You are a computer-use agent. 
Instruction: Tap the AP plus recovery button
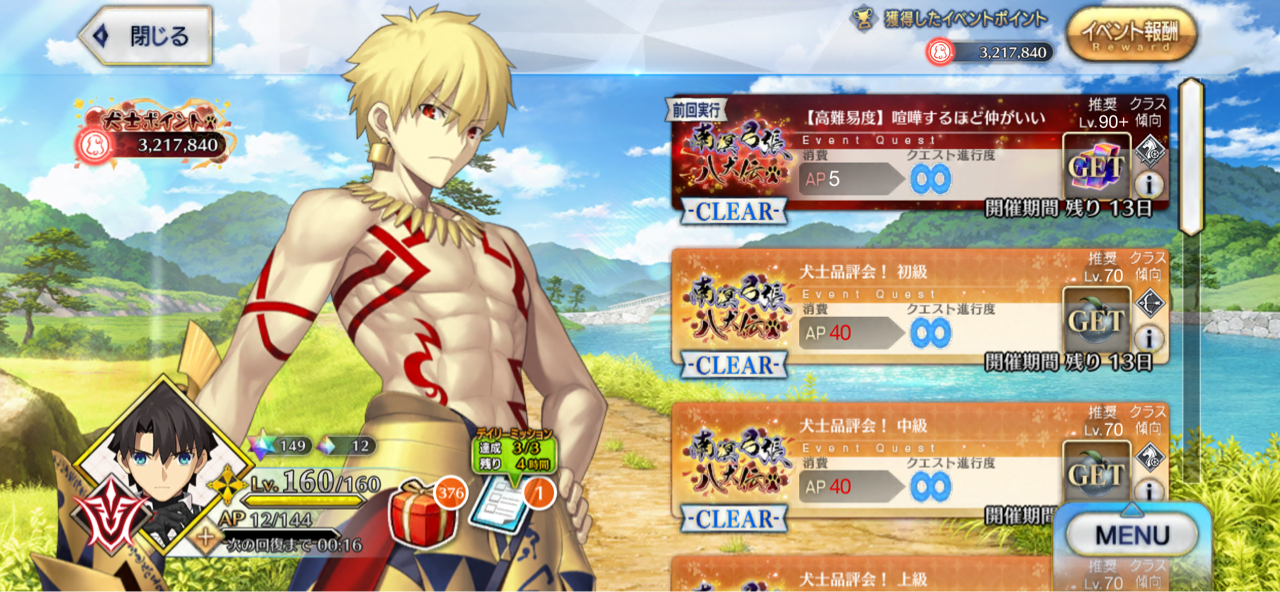pyautogui.click(x=208, y=540)
